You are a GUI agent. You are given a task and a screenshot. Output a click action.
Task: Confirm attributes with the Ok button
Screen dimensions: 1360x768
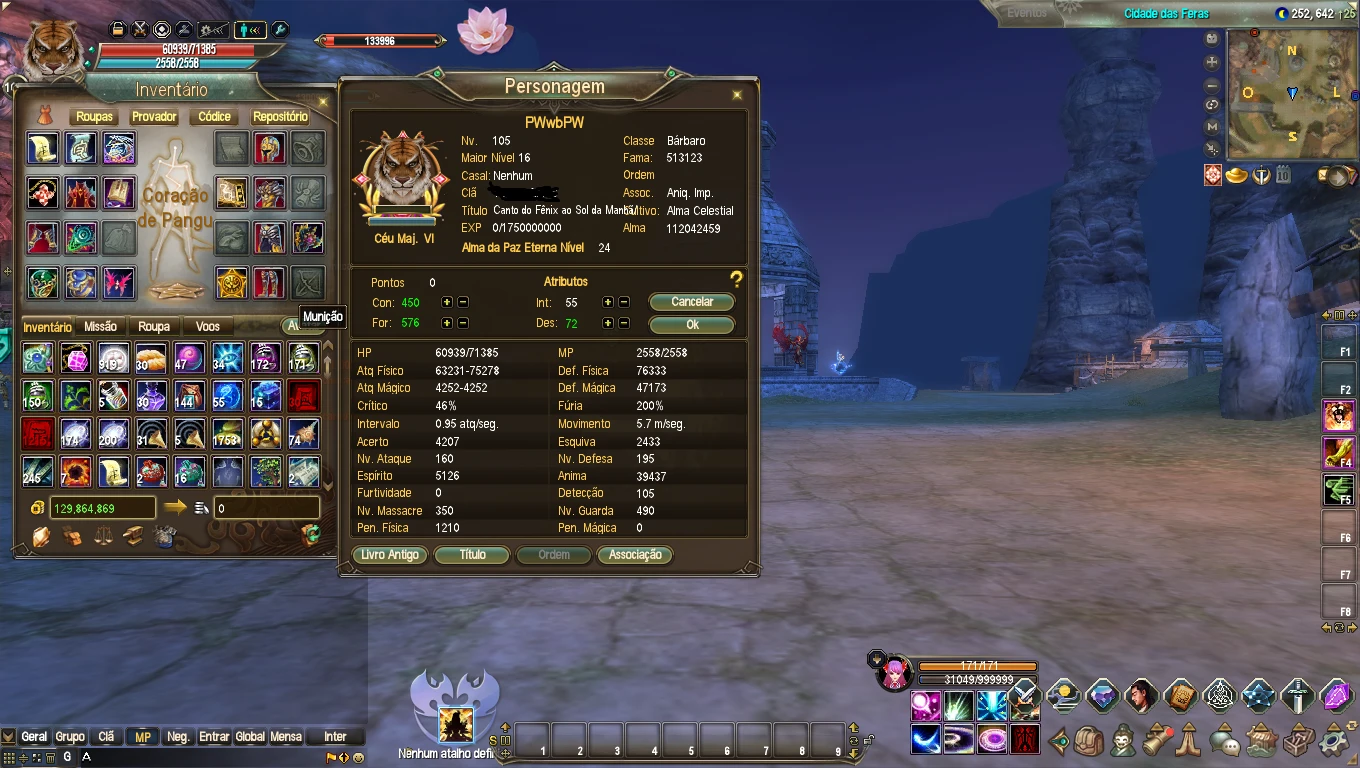691,324
